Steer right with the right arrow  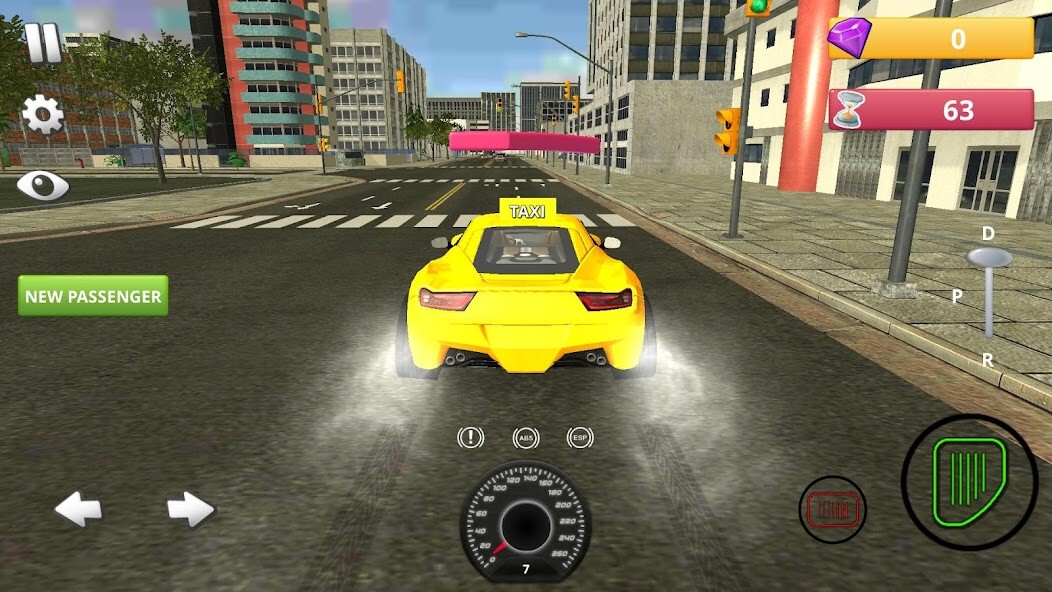(191, 510)
